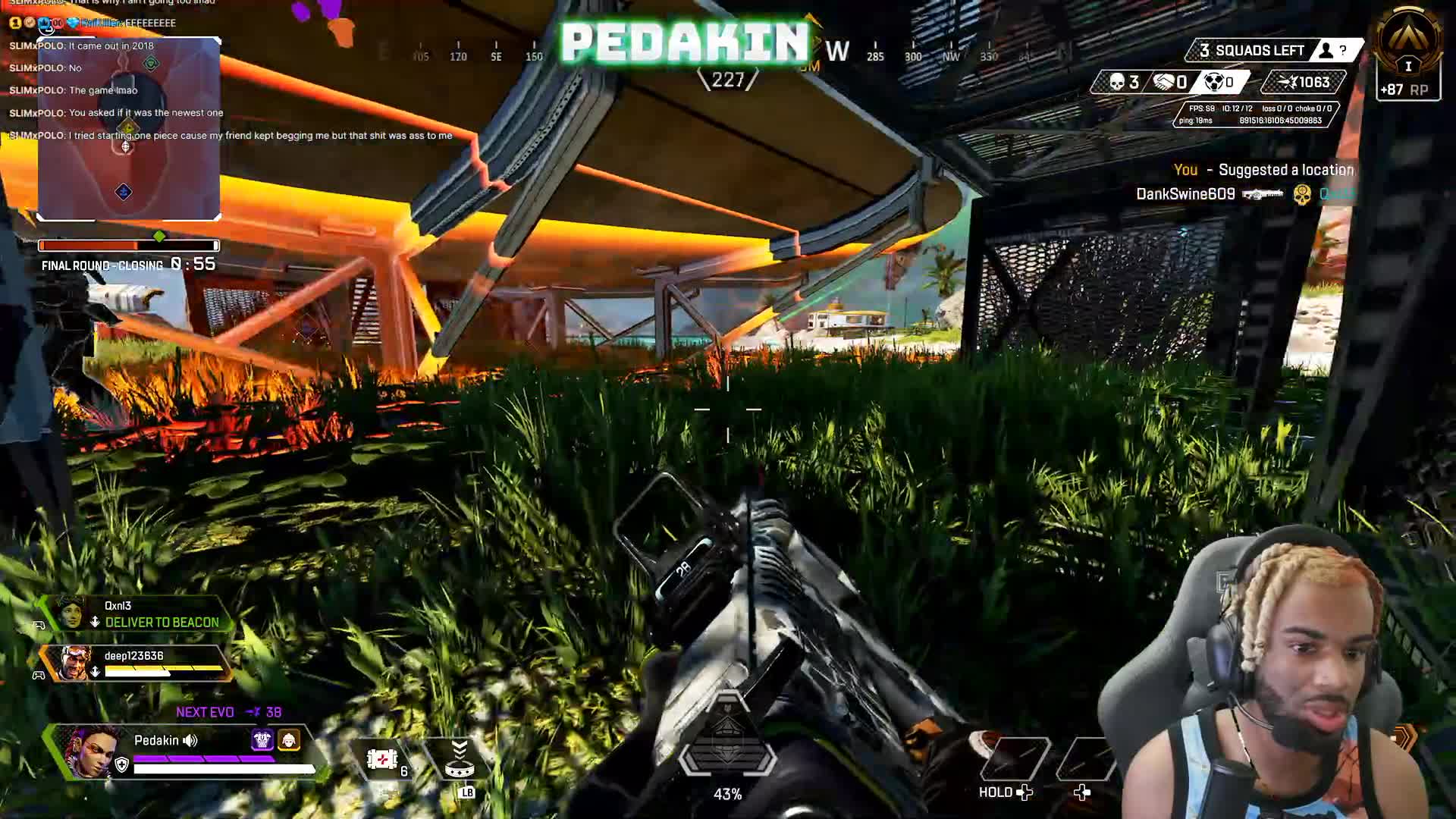This screenshot has height=819, width=1456.
Task: Open the minimap in the corner
Action: click(x=129, y=129)
